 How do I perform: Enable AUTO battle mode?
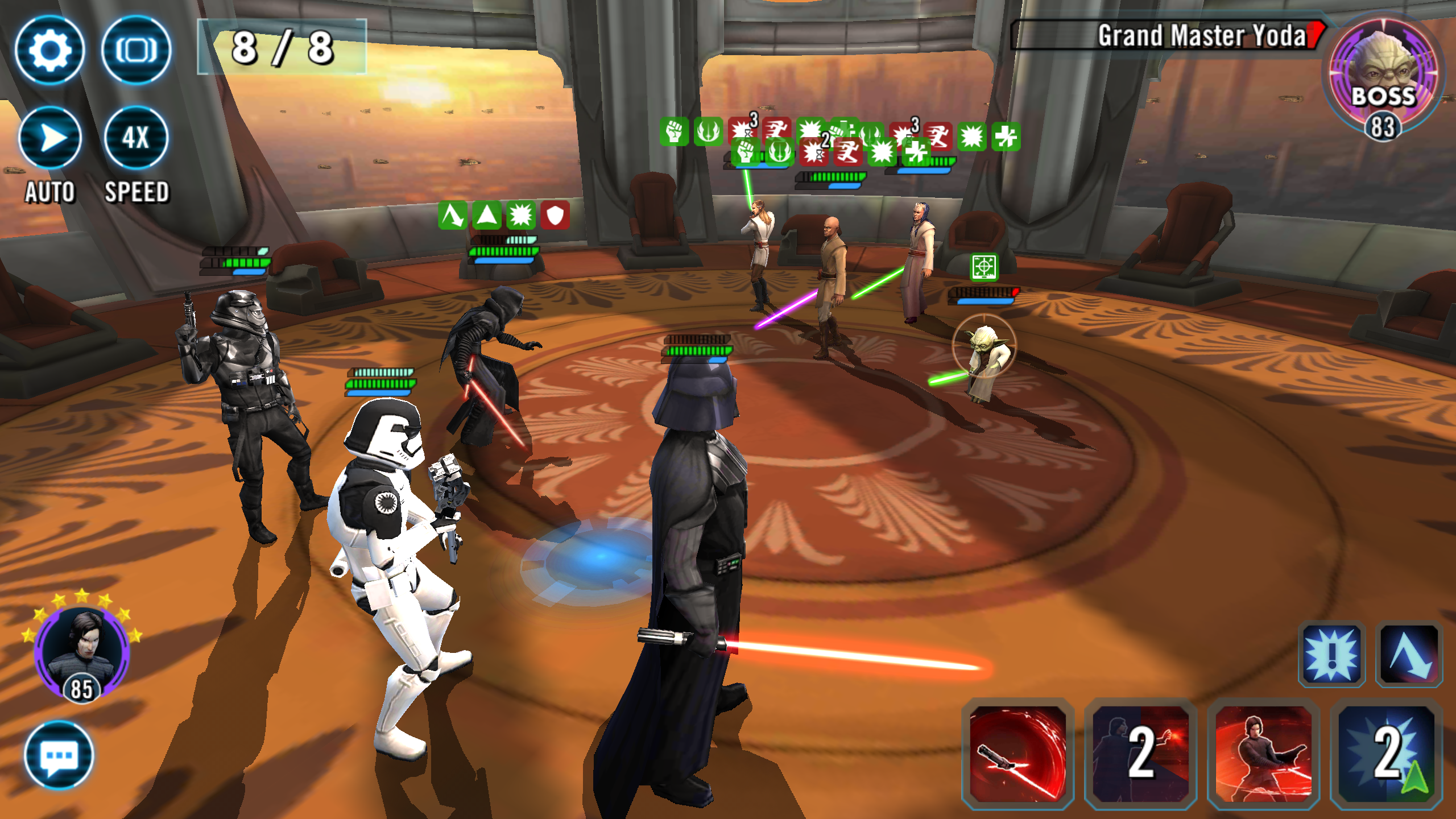click(50, 138)
